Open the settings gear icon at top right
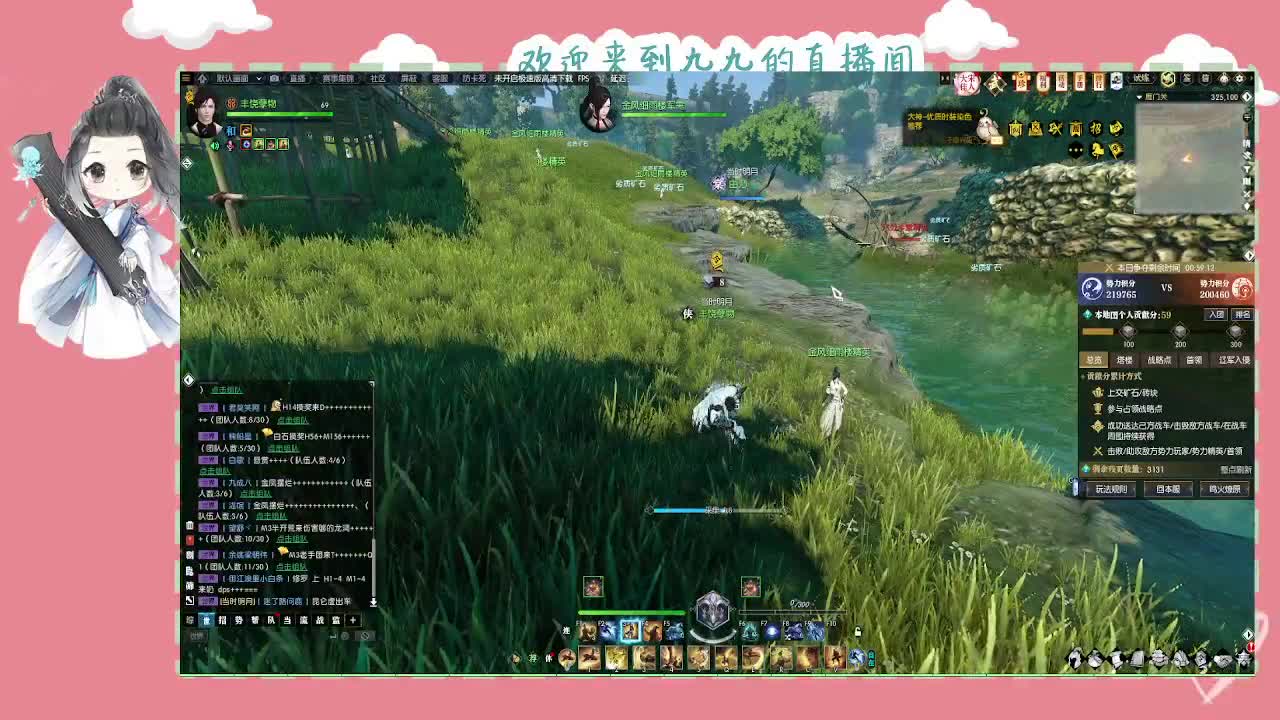 click(1239, 78)
